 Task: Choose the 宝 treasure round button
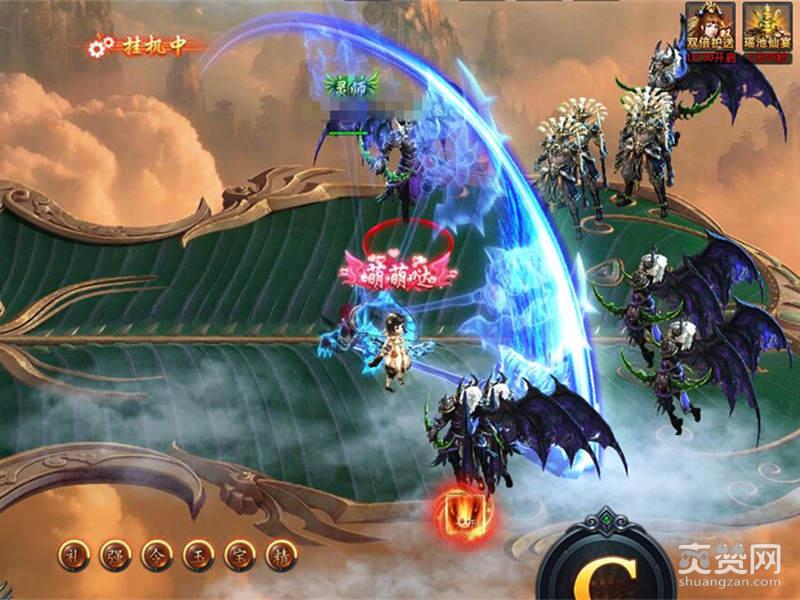point(236,553)
